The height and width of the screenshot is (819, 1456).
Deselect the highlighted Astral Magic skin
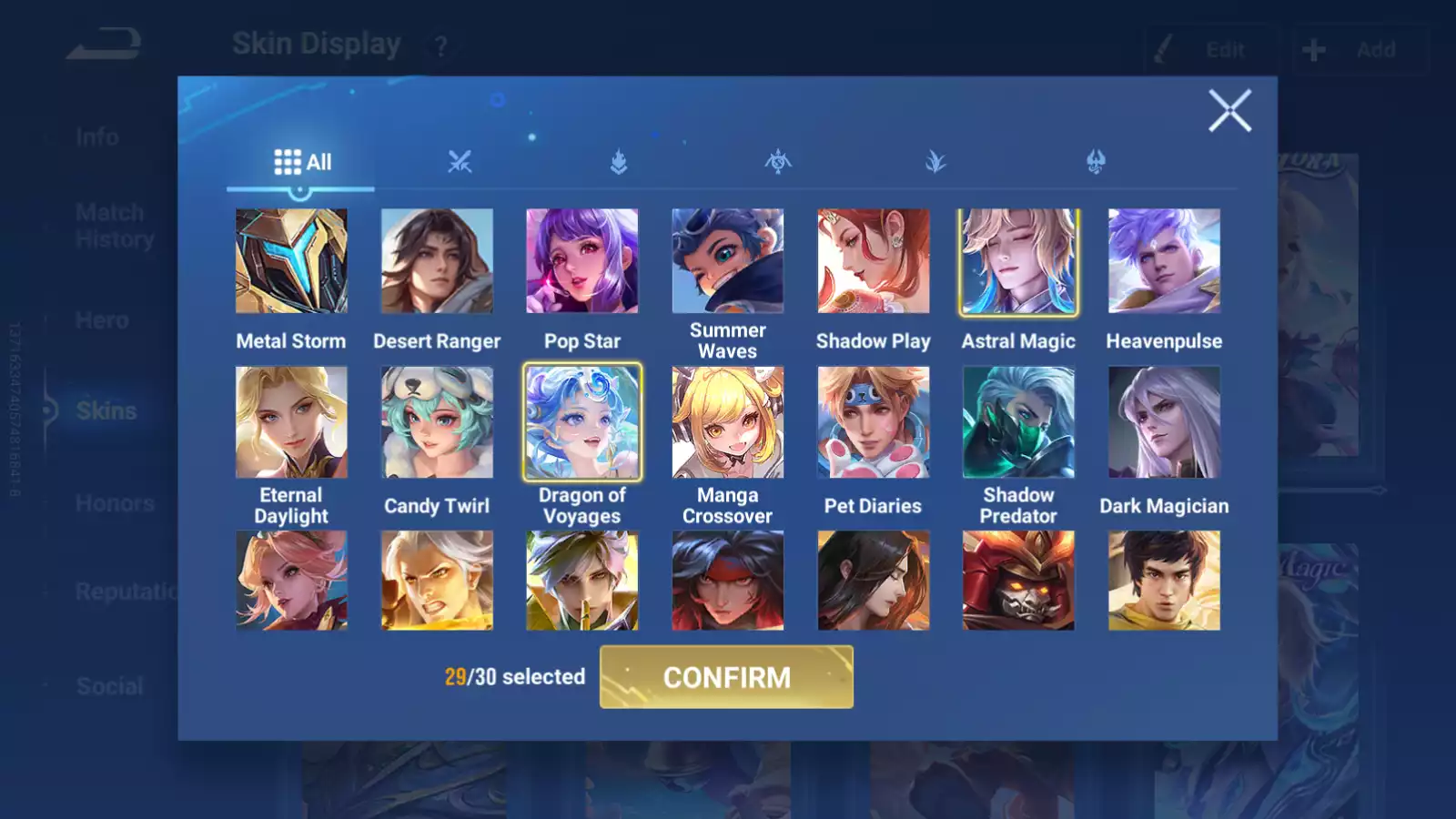pyautogui.click(x=1019, y=261)
